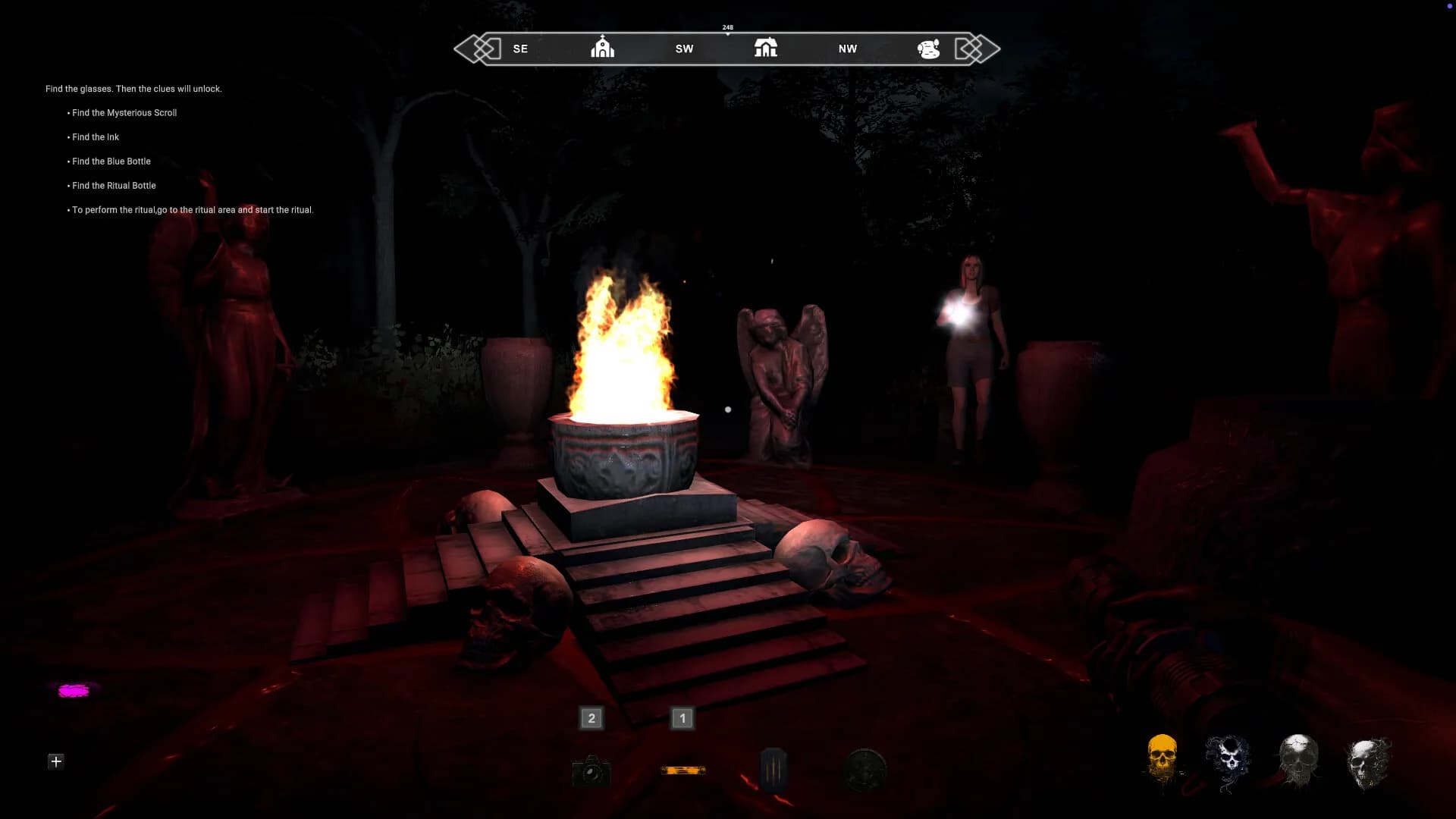1456x819 pixels.
Task: Click the ritual scroll icon on the compass
Action: pyautogui.click(x=929, y=47)
